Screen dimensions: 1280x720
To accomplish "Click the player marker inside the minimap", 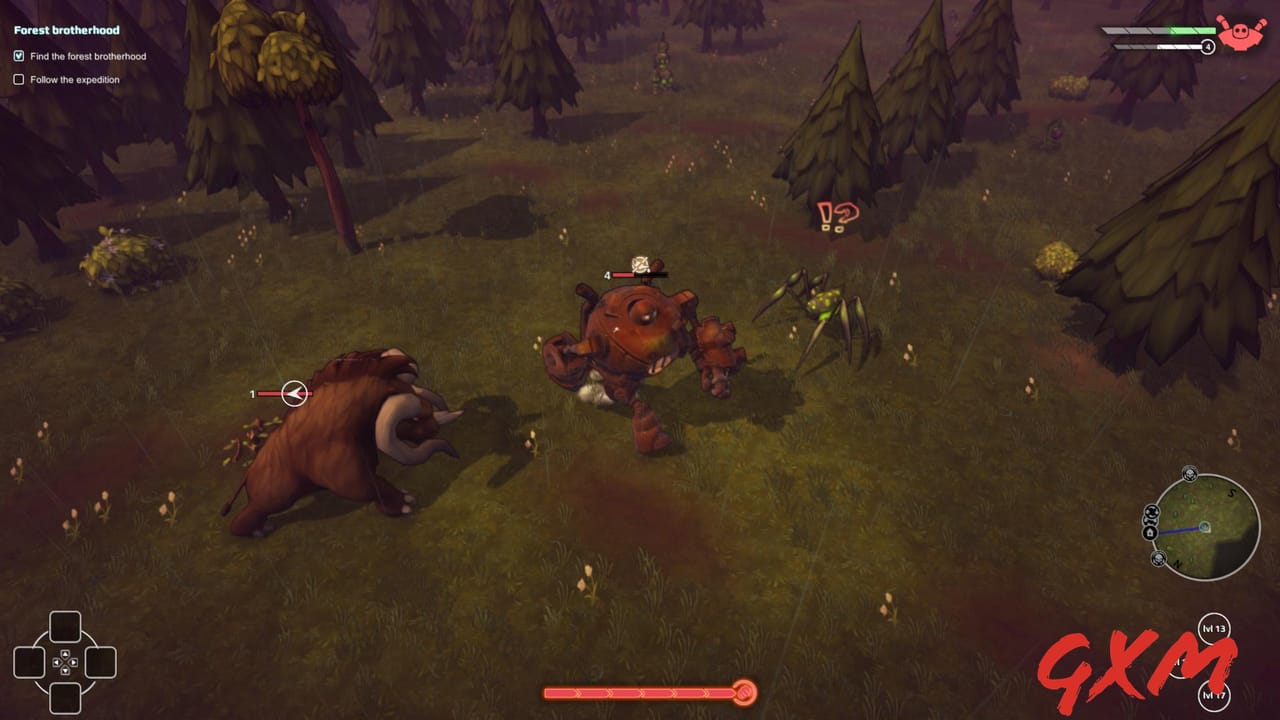I will point(1205,527).
